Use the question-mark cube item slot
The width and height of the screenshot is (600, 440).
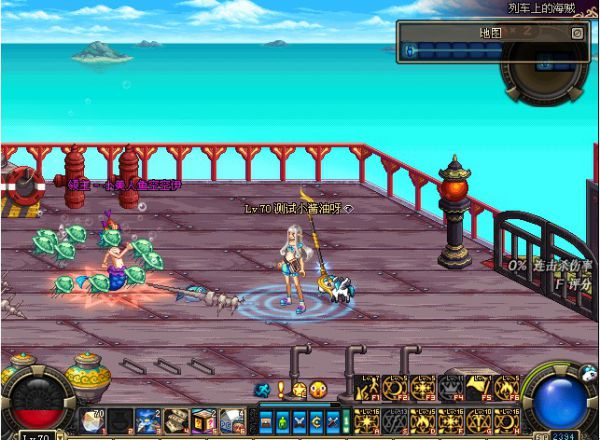coord(204,420)
